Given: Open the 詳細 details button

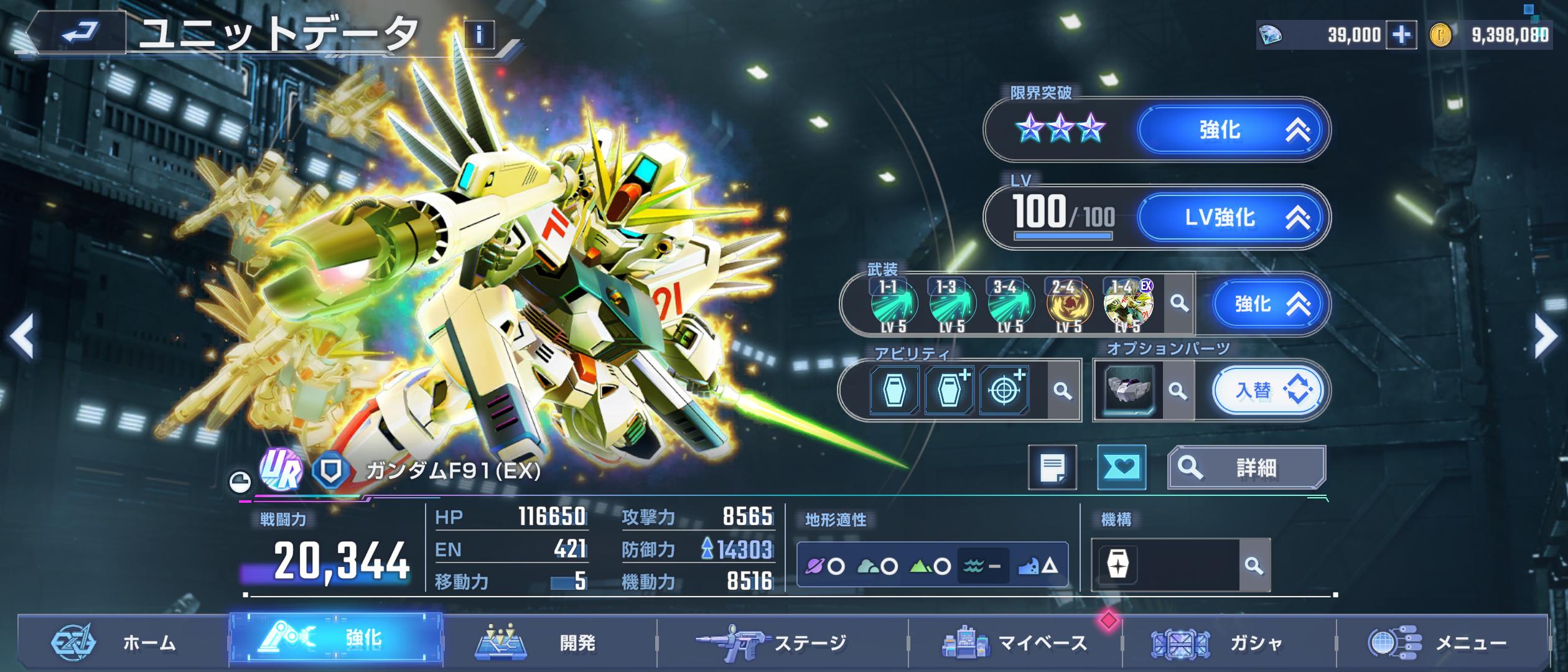Looking at the screenshot, I should [1246, 467].
